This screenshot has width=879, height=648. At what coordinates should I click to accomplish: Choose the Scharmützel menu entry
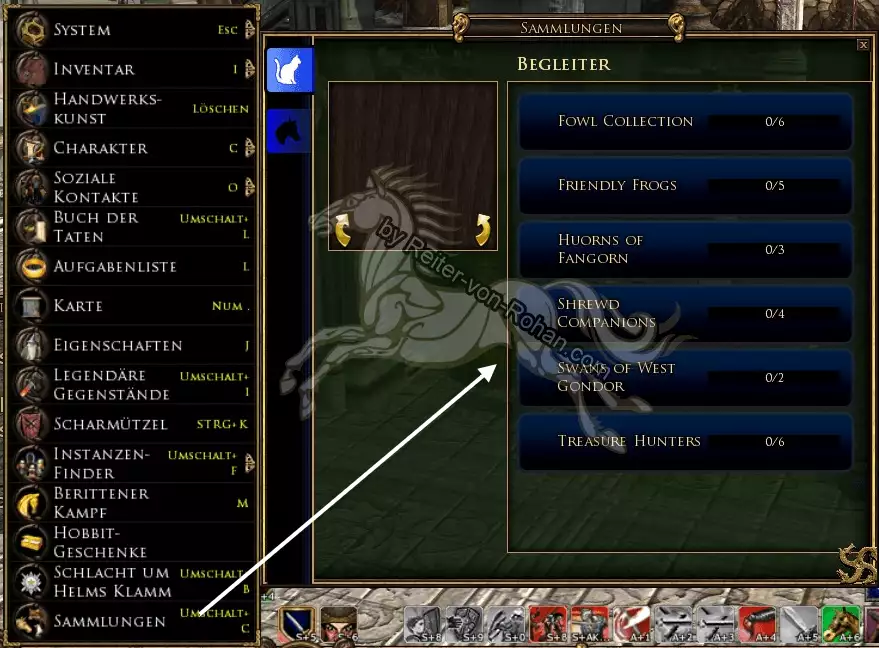point(110,424)
